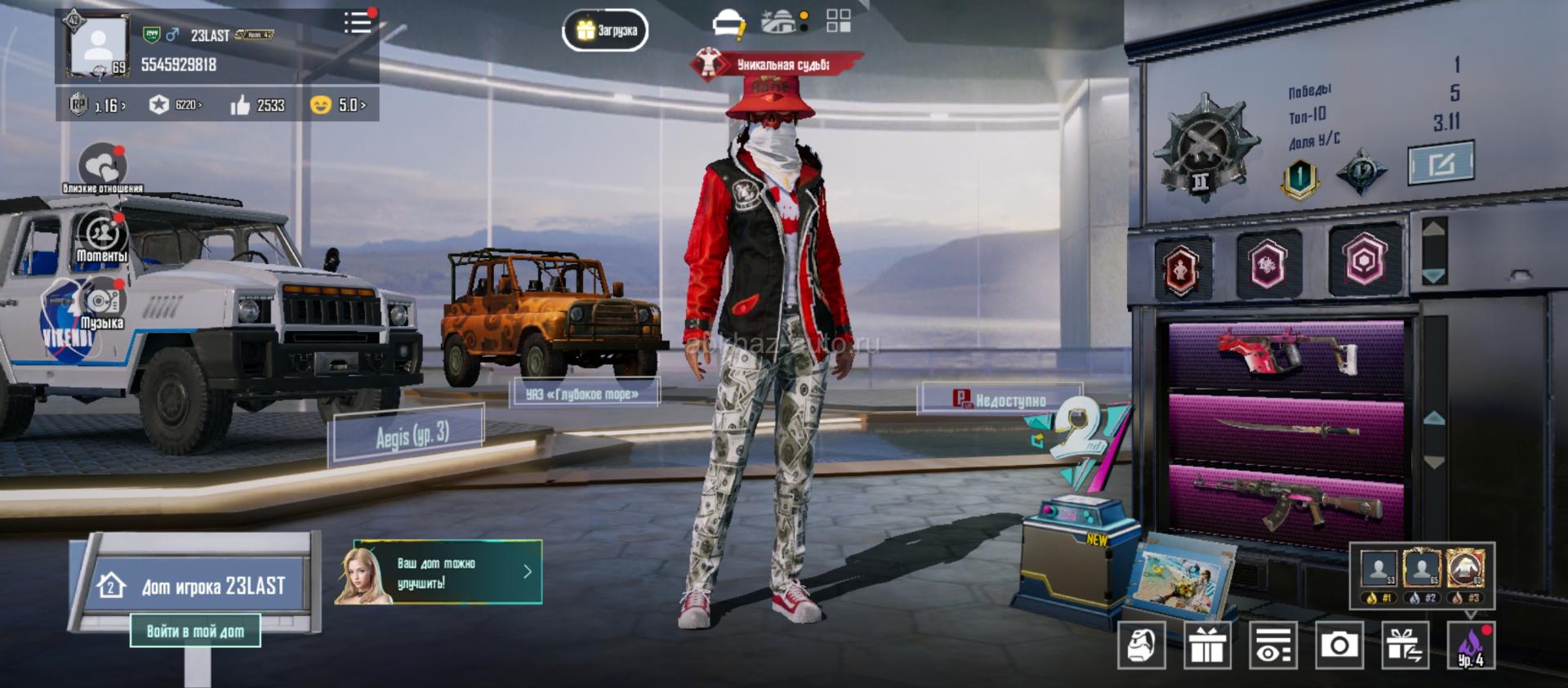
Task: Click the Войти в мой дом button
Action: pos(195,631)
